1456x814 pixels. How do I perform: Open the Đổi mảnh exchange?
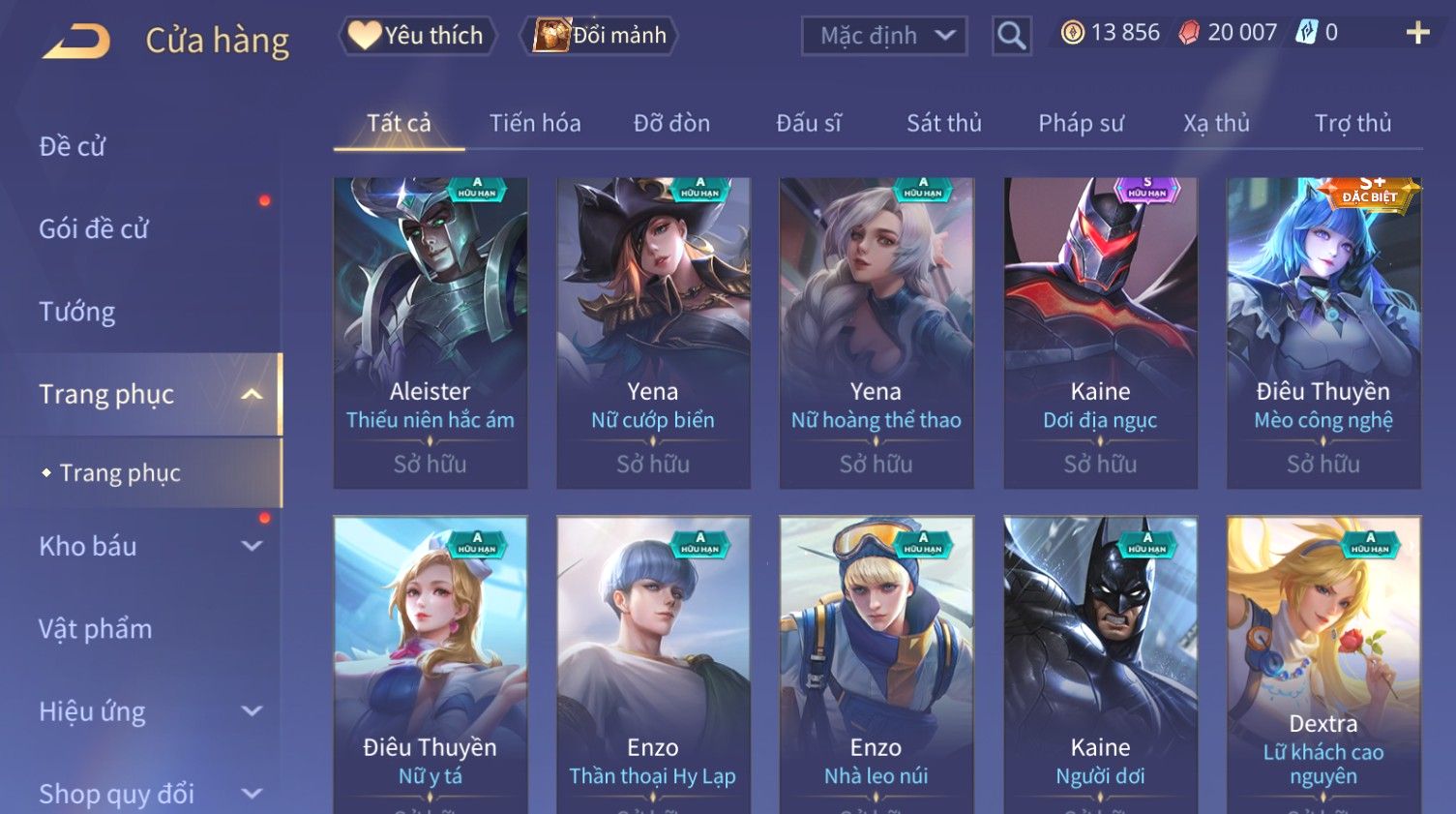pos(600,36)
